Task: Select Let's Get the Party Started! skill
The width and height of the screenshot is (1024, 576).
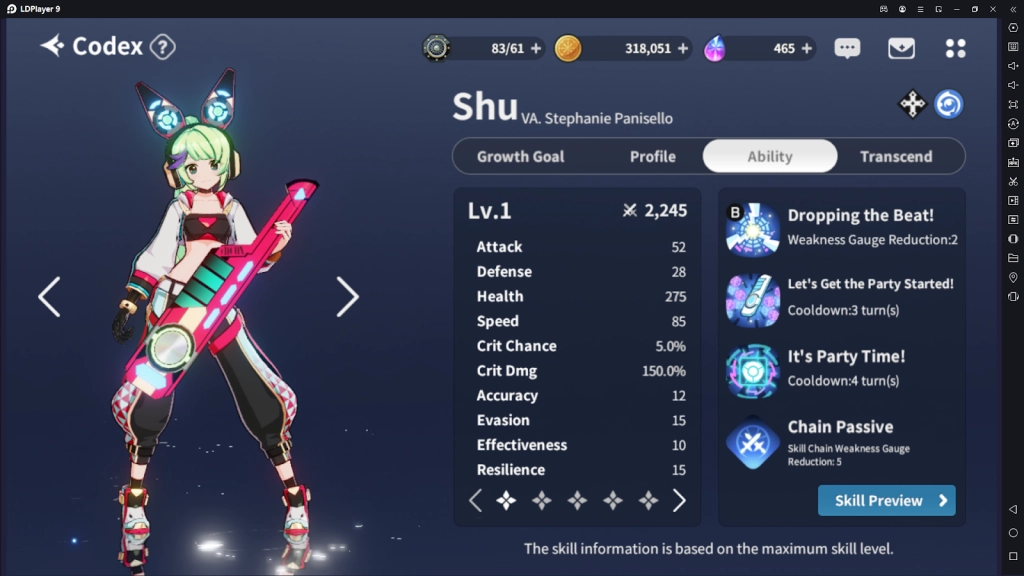Action: click(752, 298)
